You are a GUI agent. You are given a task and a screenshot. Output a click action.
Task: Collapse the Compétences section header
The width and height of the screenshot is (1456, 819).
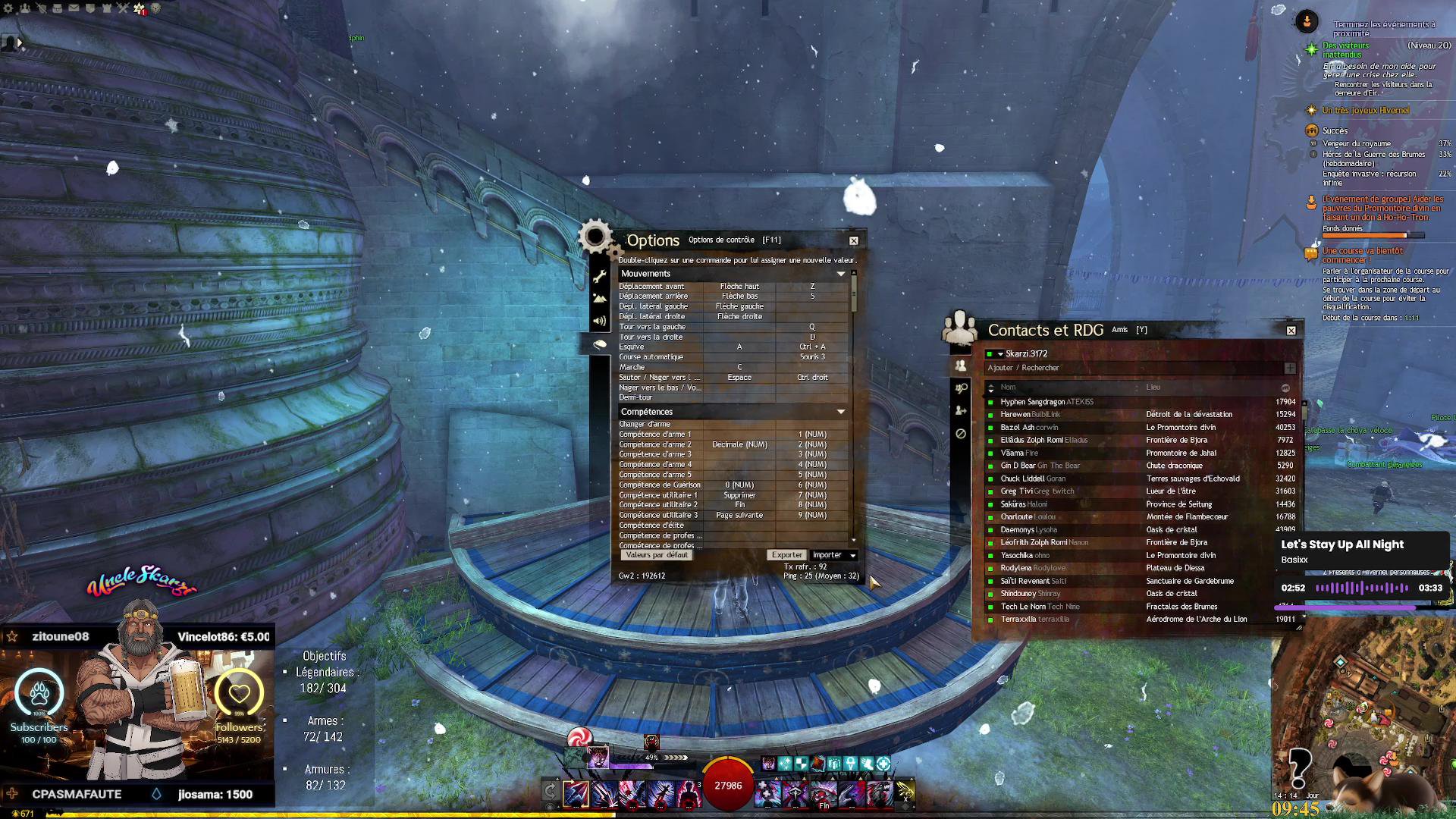[840, 412]
